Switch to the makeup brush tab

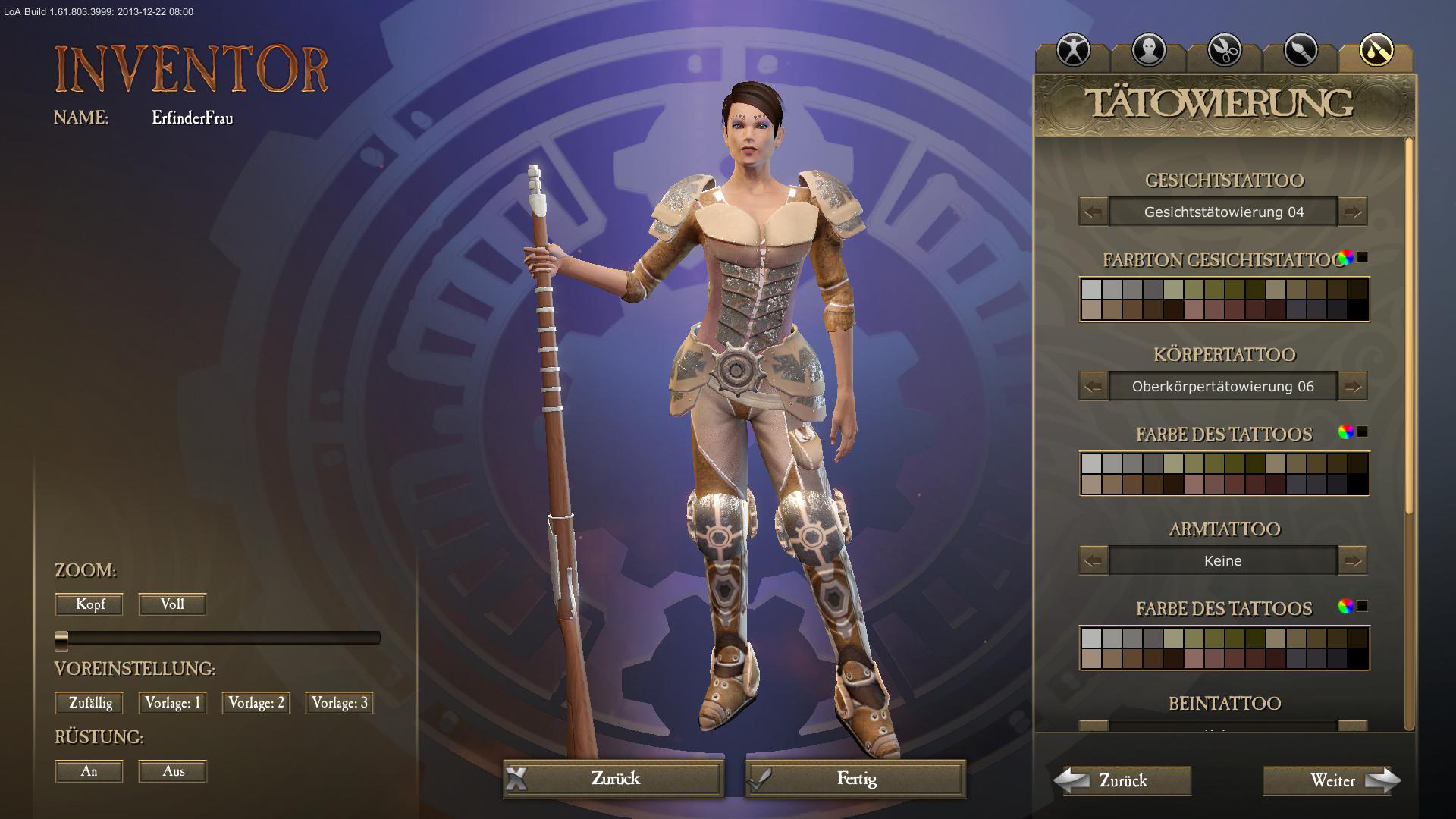click(x=1300, y=51)
